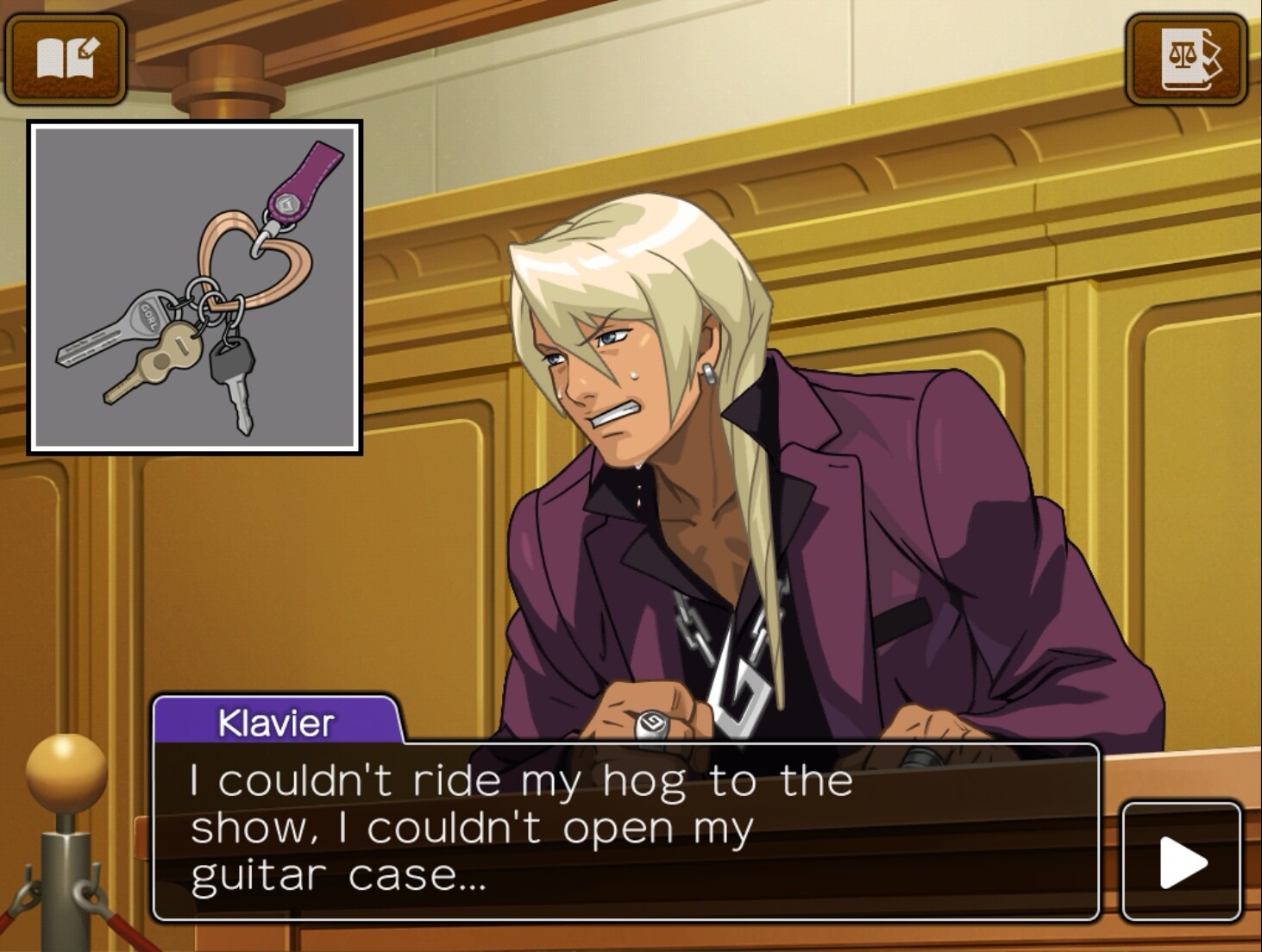The height and width of the screenshot is (952, 1262).
Task: Open the Court Record evidence button
Action: [1186, 59]
